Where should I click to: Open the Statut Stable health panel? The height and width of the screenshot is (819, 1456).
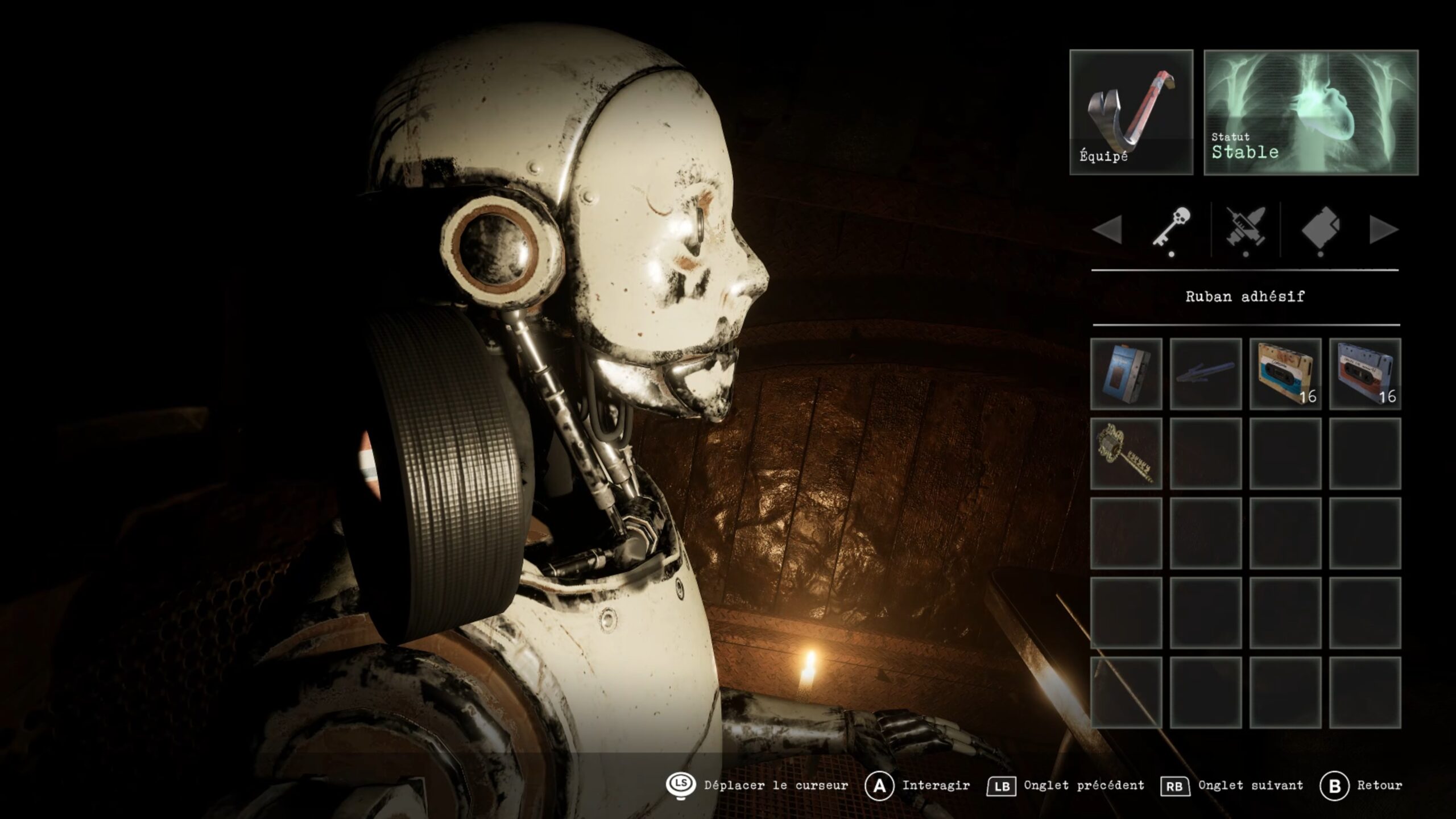(1311, 112)
